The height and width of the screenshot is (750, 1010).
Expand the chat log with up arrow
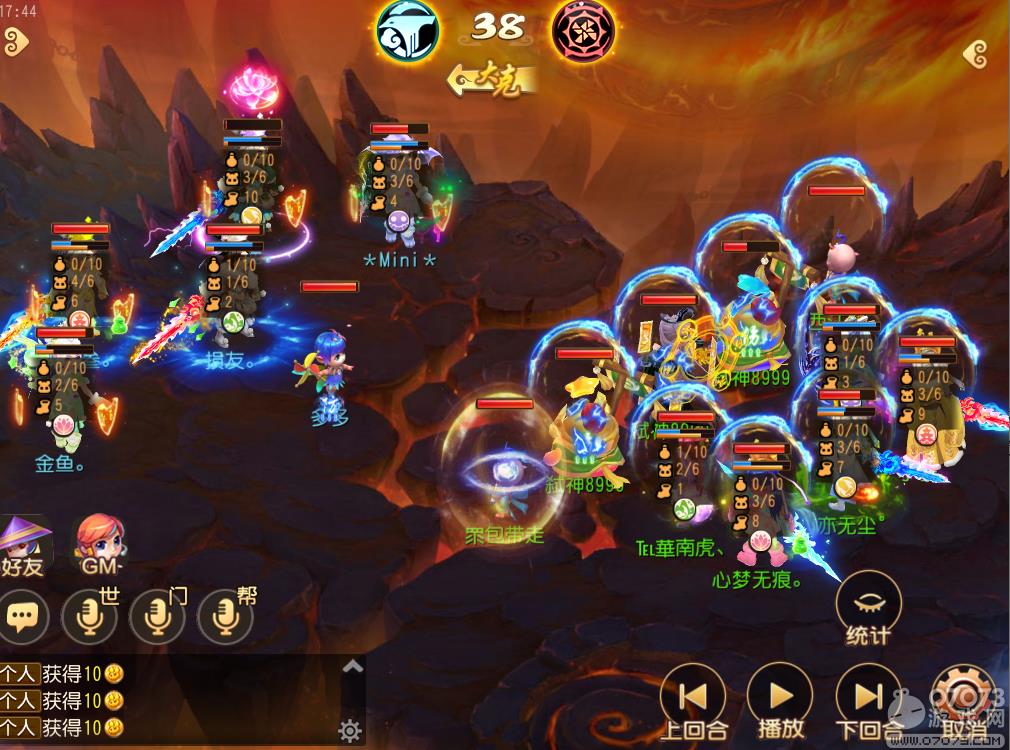(x=352, y=666)
